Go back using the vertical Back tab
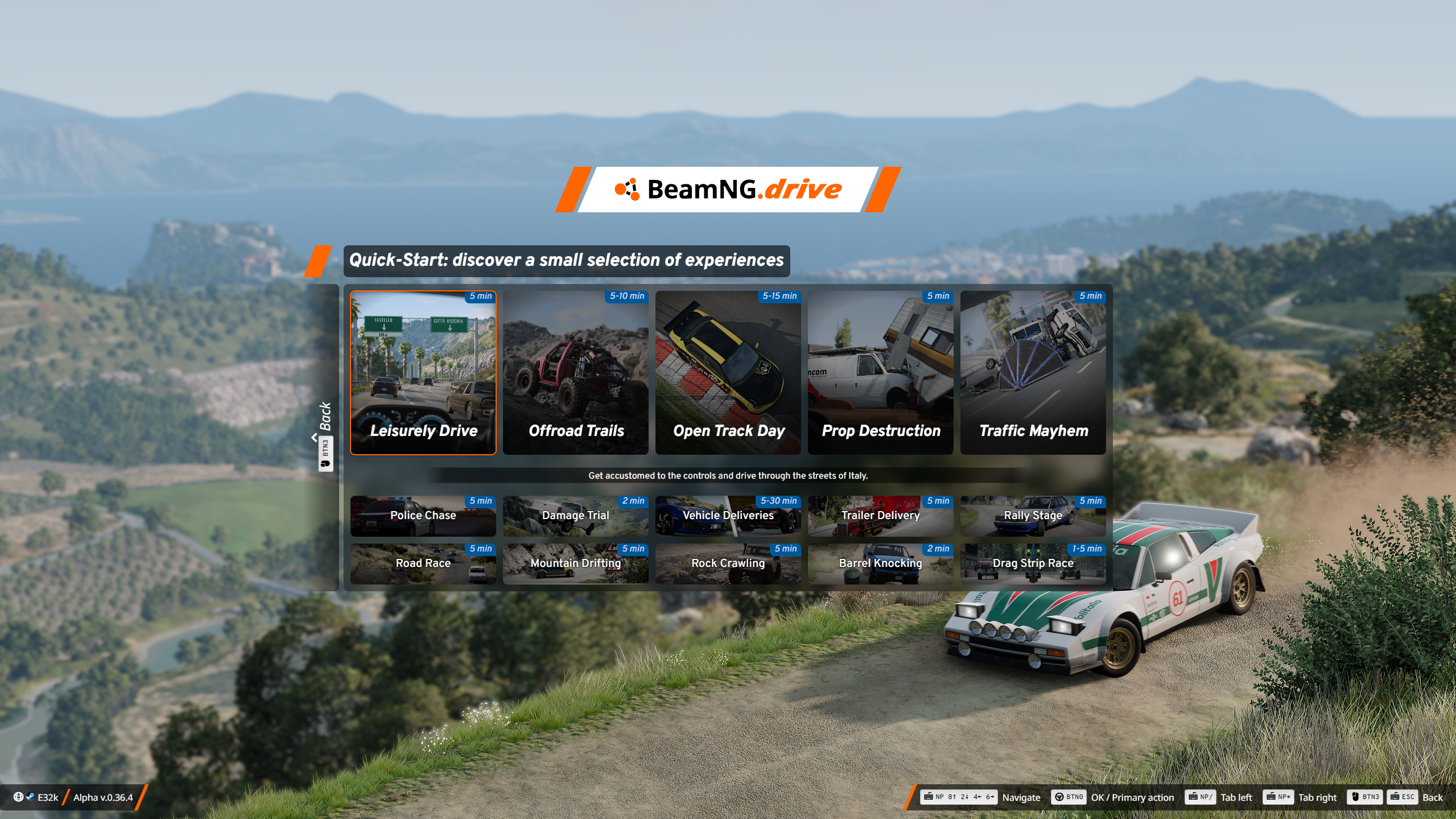This screenshot has height=819, width=1456. [325, 436]
